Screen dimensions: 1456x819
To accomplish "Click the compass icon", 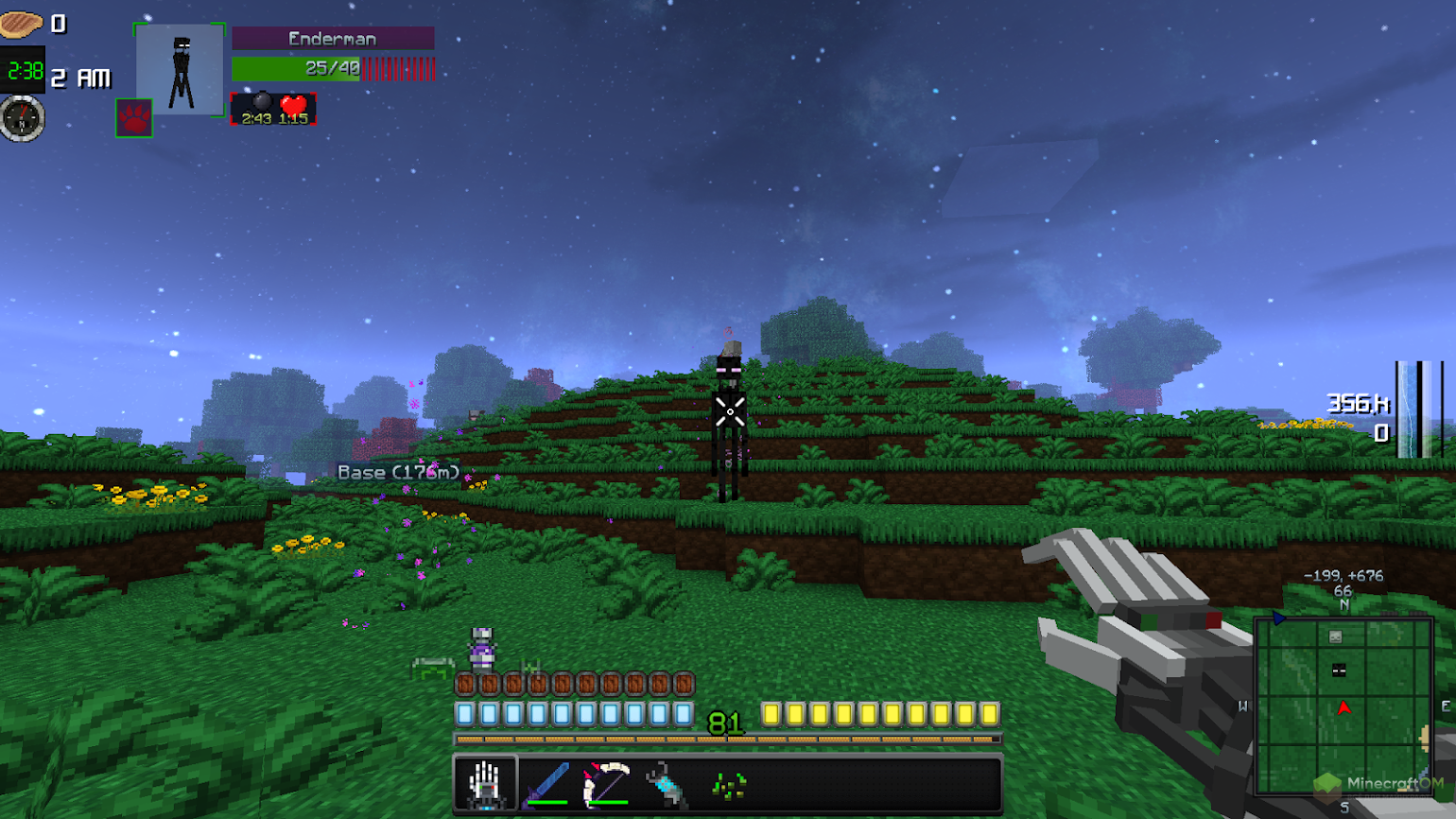I will click(22, 119).
